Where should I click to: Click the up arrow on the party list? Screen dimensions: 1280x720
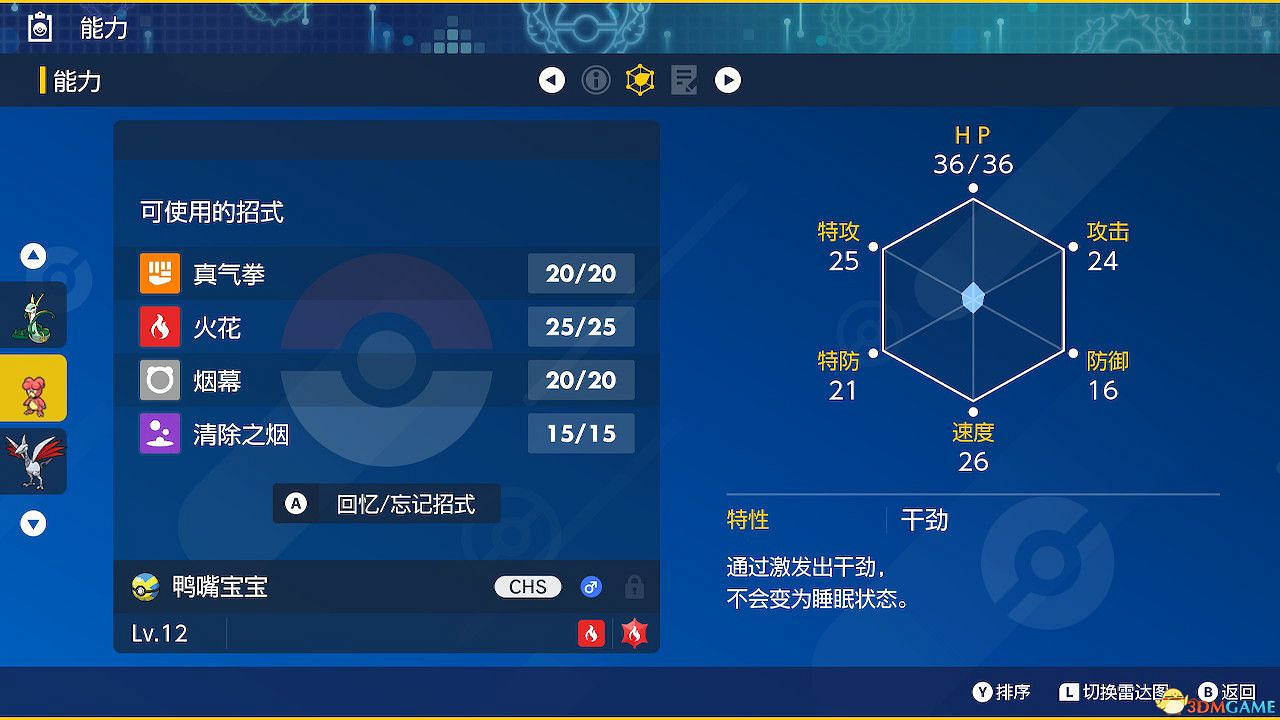tap(33, 256)
